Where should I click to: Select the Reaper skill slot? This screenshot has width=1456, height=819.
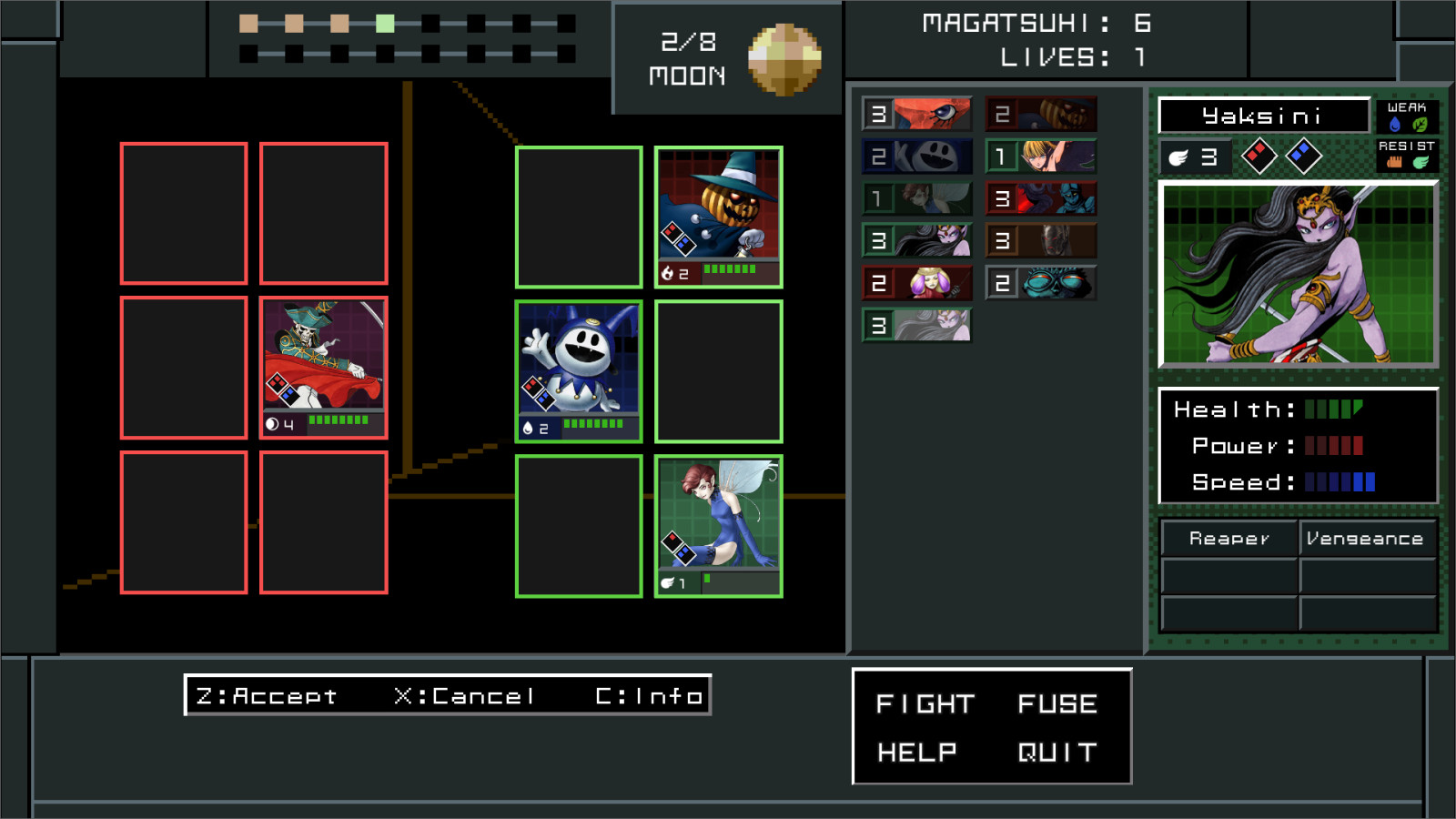[x=1228, y=539]
